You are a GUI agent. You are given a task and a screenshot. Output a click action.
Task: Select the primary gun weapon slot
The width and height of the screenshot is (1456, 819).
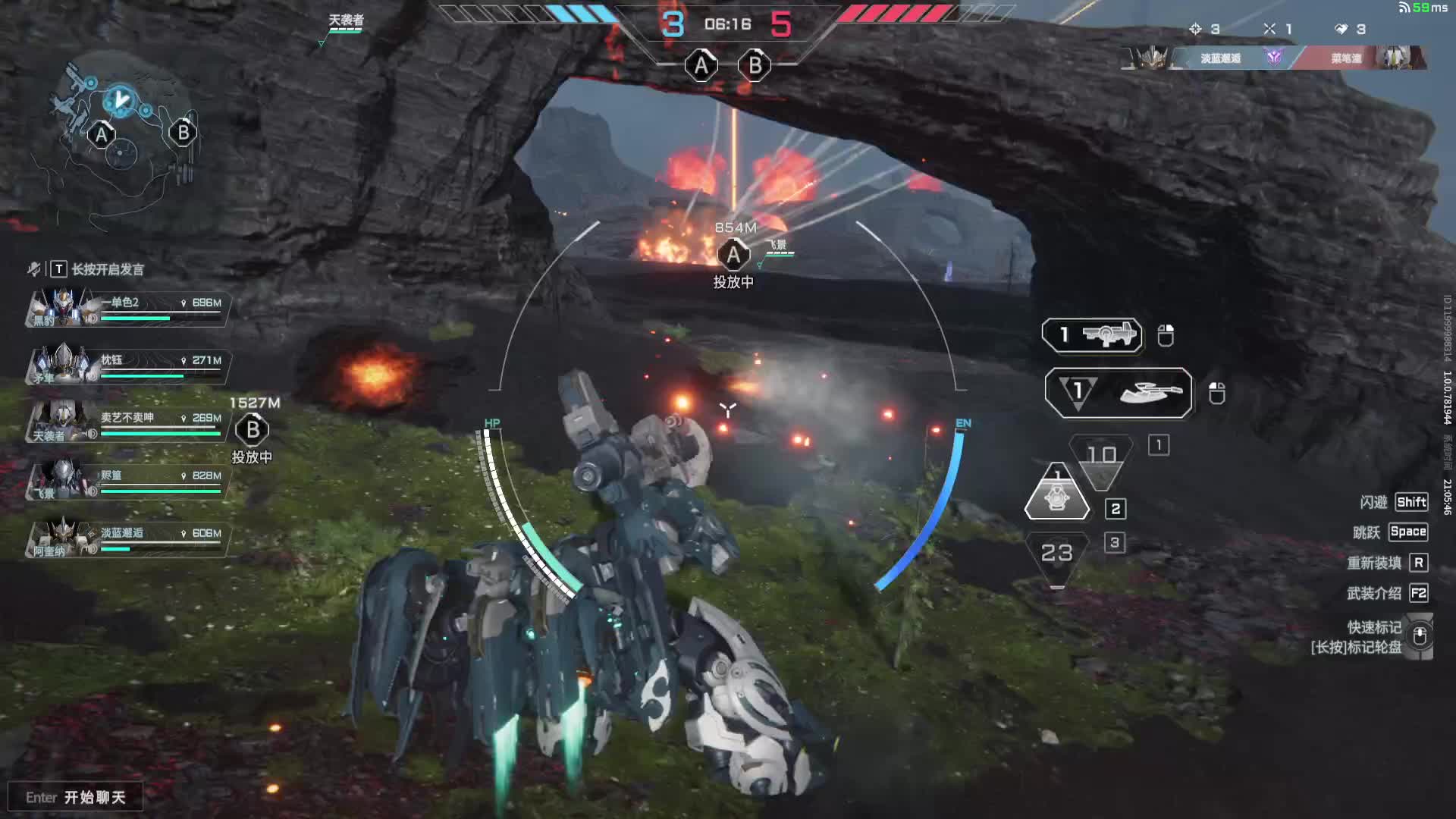(x=1092, y=335)
